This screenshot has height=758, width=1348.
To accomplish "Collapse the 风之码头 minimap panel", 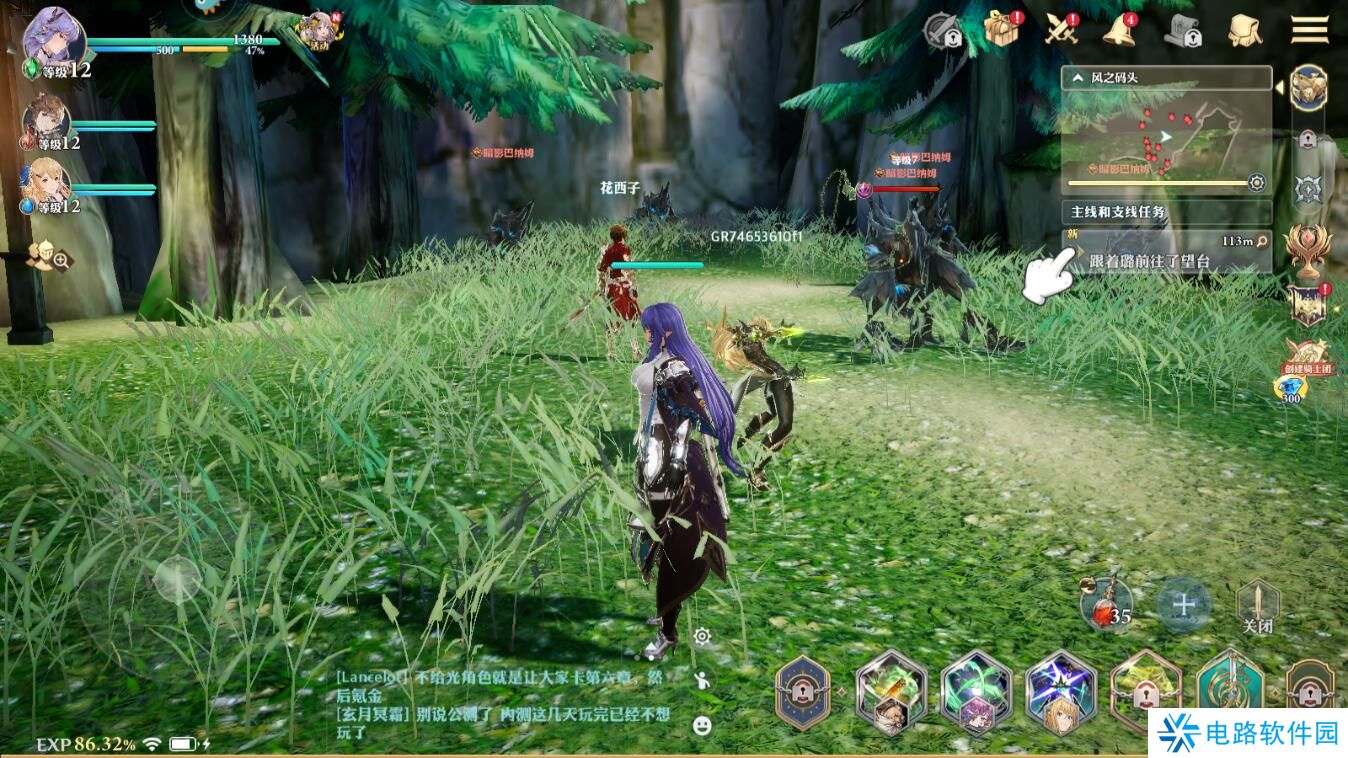I will [1078, 77].
